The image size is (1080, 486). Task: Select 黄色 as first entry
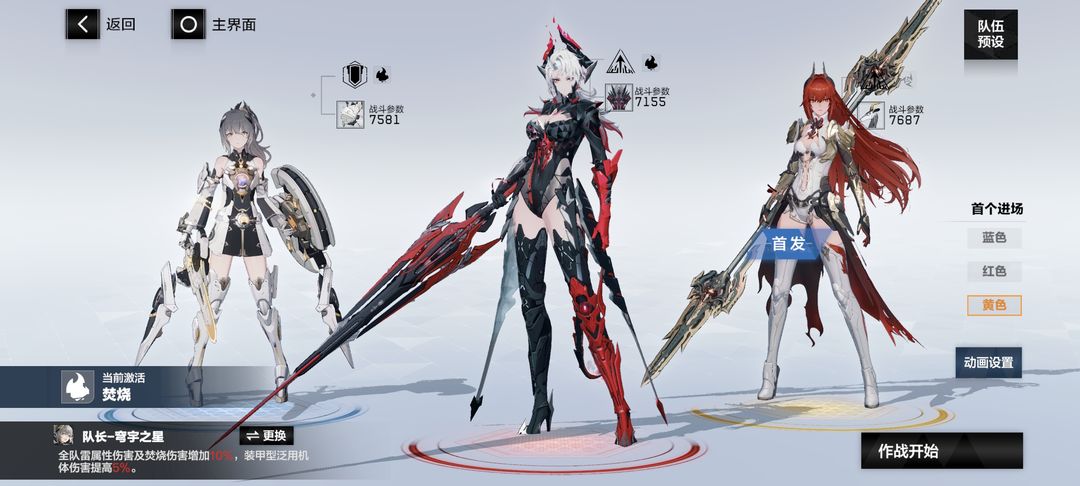pos(994,305)
